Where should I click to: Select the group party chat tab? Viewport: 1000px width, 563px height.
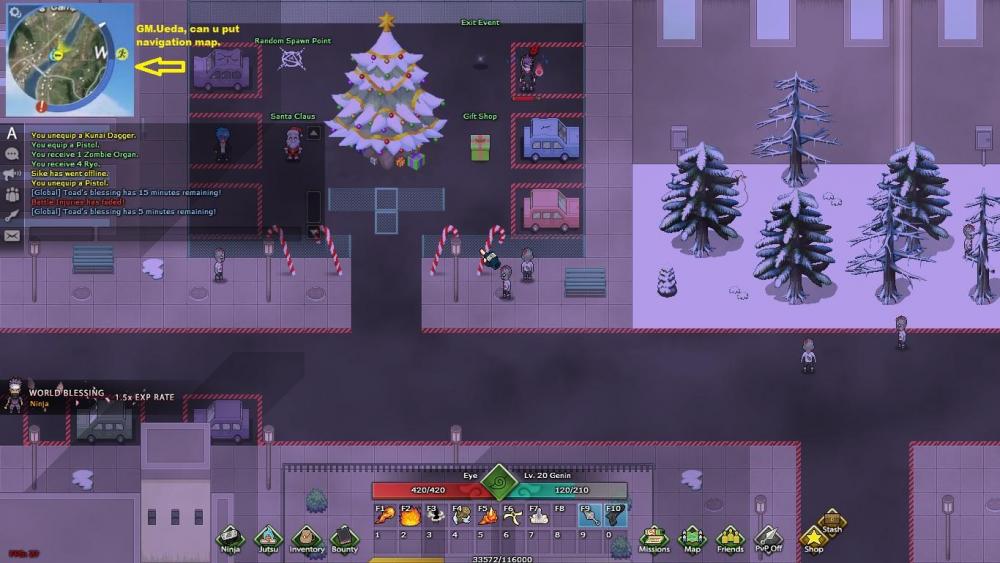[x=12, y=195]
